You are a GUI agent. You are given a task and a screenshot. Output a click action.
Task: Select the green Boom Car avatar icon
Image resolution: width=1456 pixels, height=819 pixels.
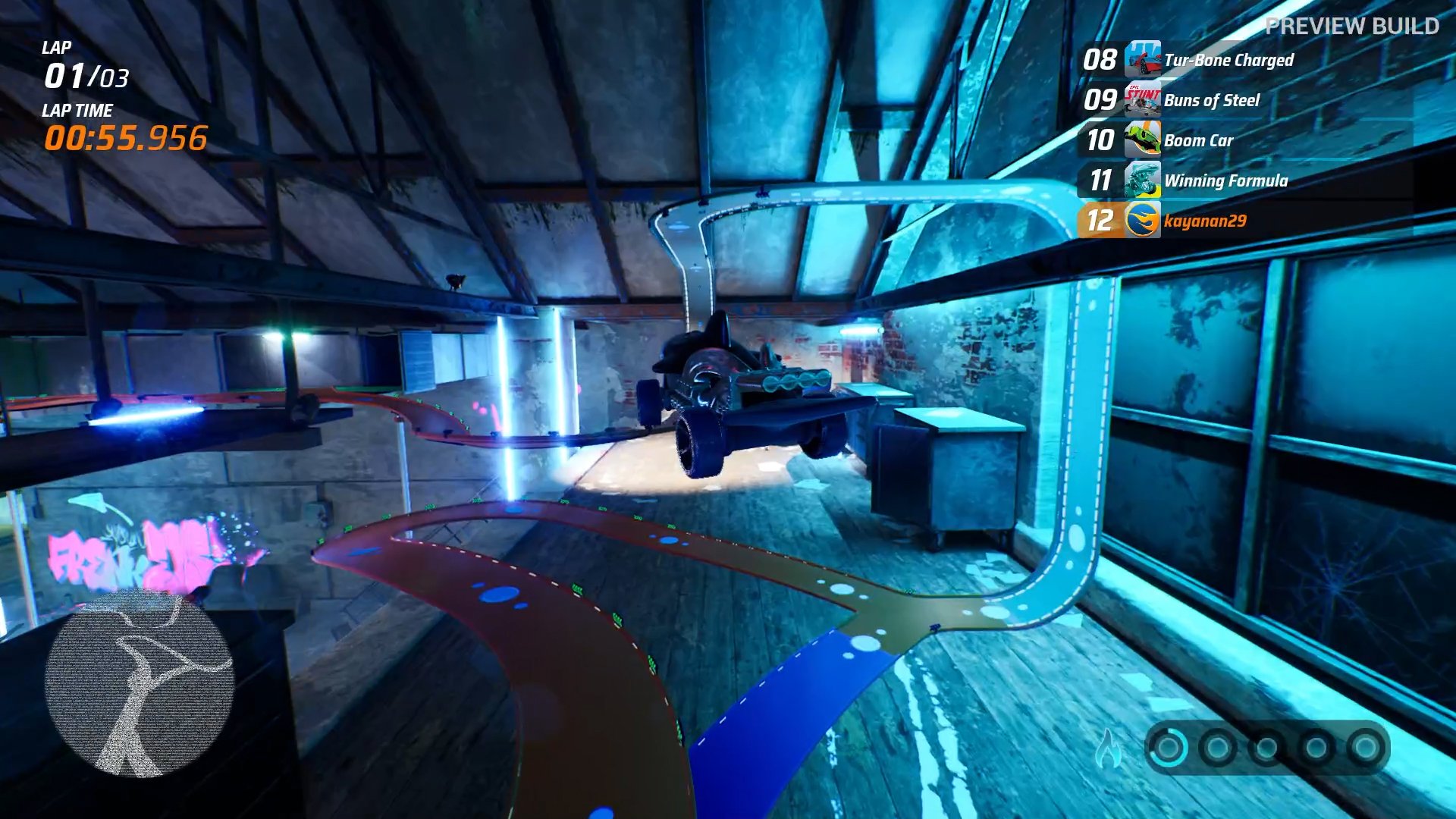(1142, 140)
